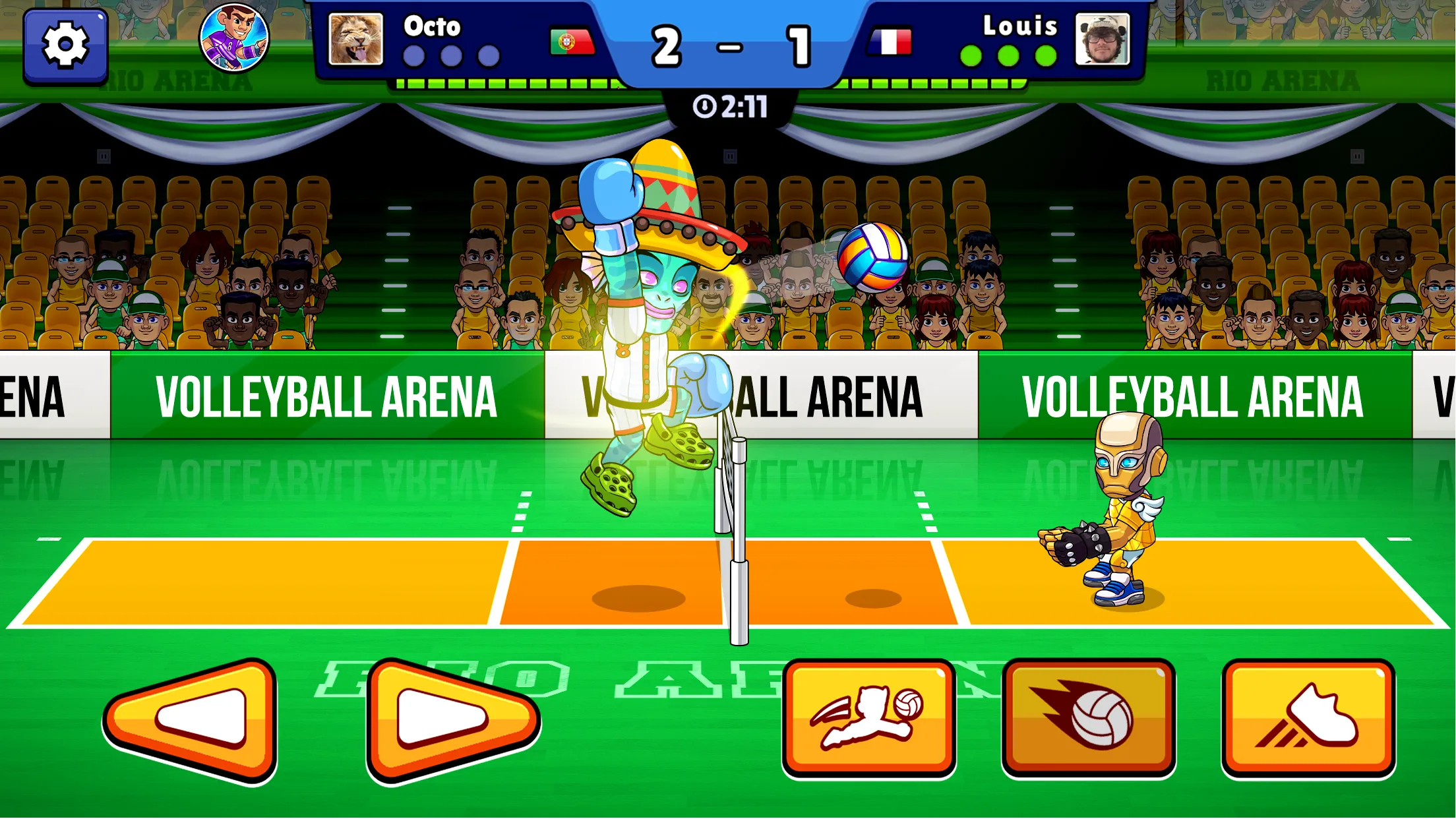
Task: Click the middle round indicator dot under Louis
Action: [x=1008, y=57]
